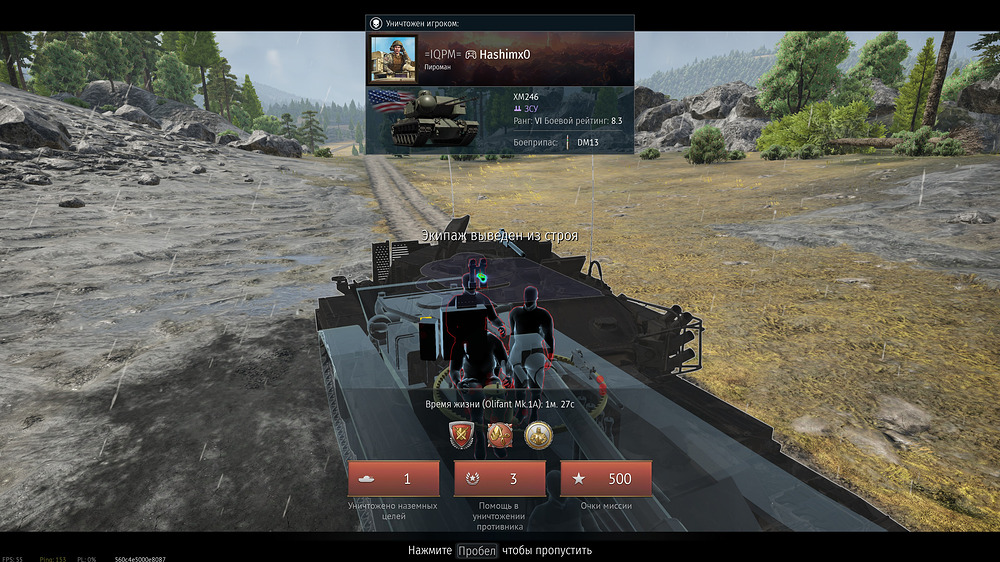Image resolution: width=1000 pixels, height=562 pixels.
Task: Select the enemy destruction assists tile
Action: click(x=500, y=479)
